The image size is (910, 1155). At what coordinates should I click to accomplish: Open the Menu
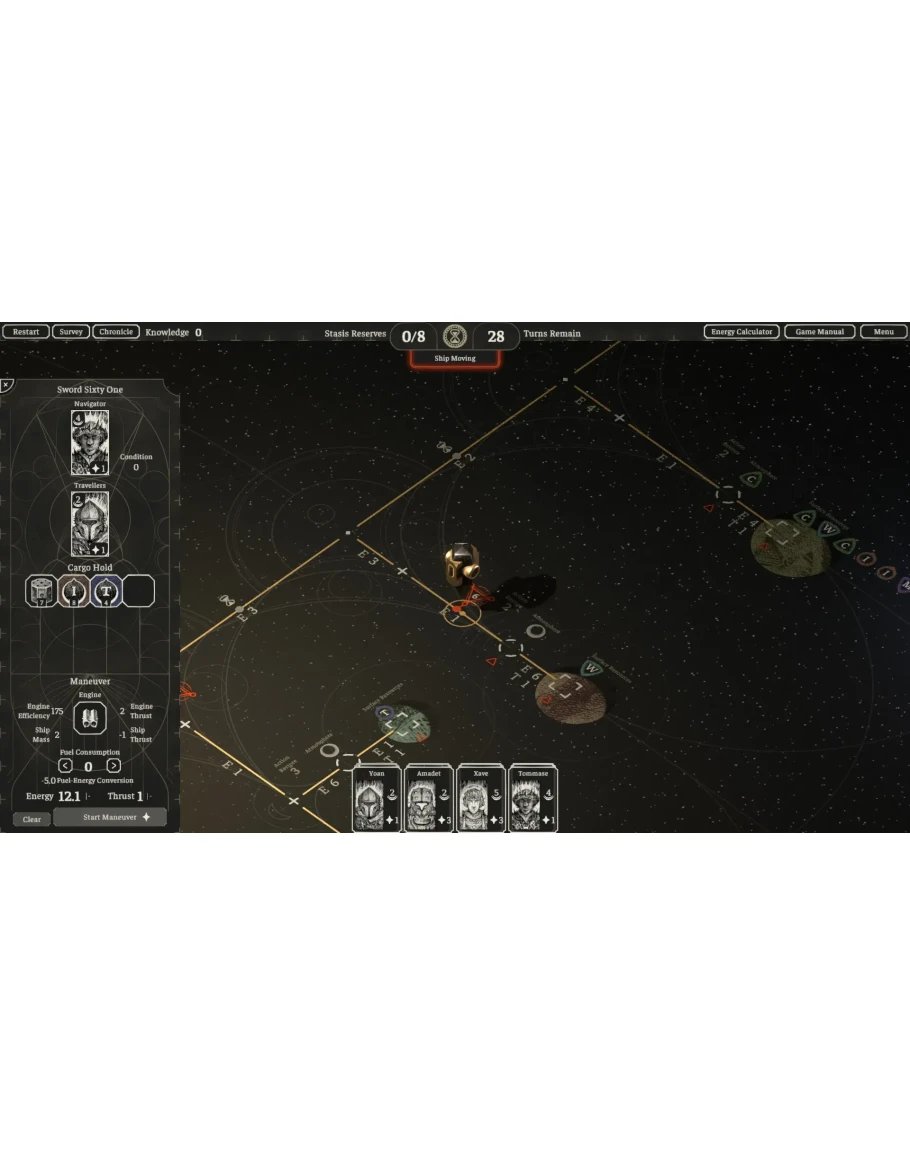coord(883,332)
